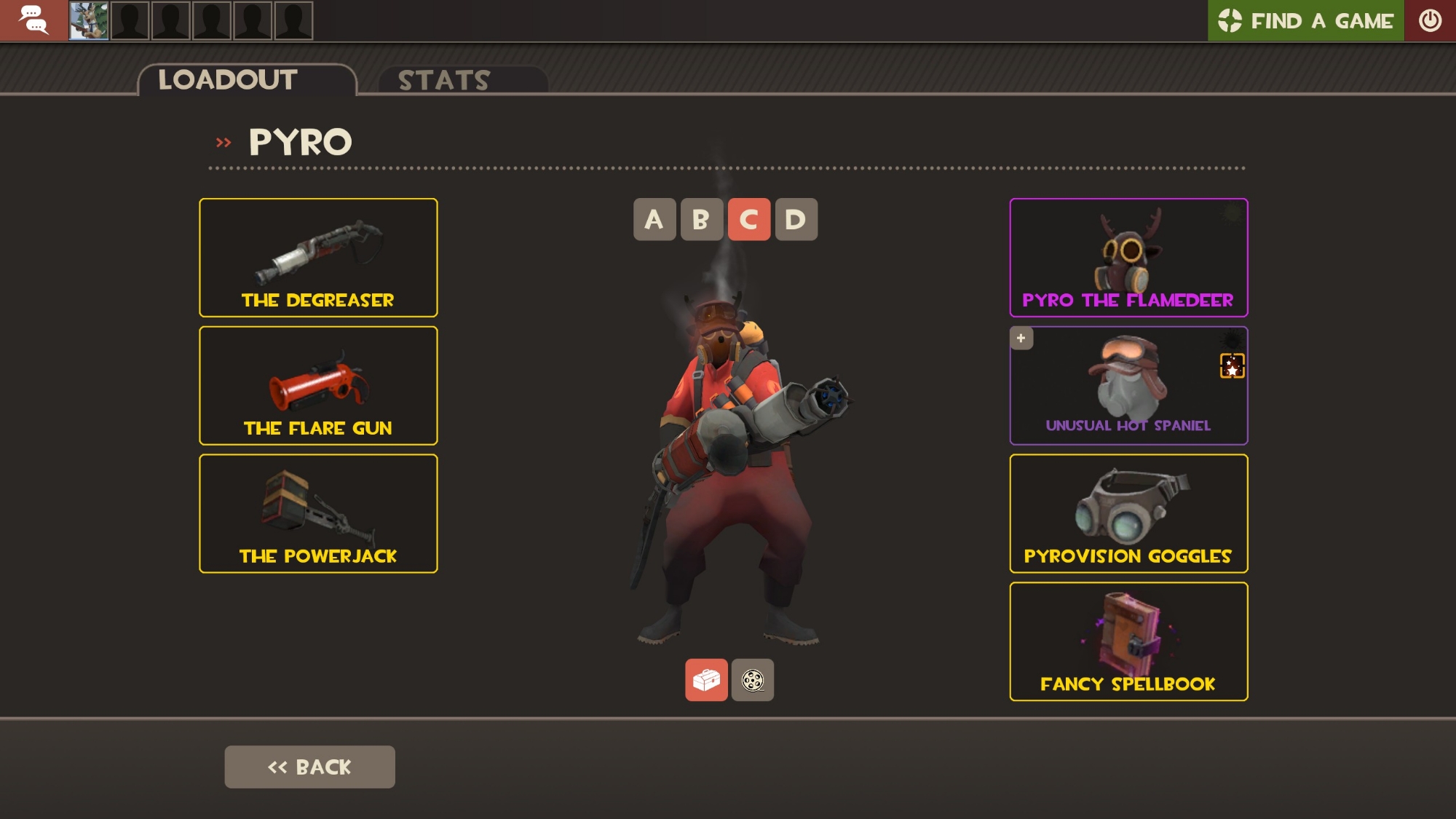
Task: Open the Fancy Spellbook action slot
Action: click(1128, 641)
